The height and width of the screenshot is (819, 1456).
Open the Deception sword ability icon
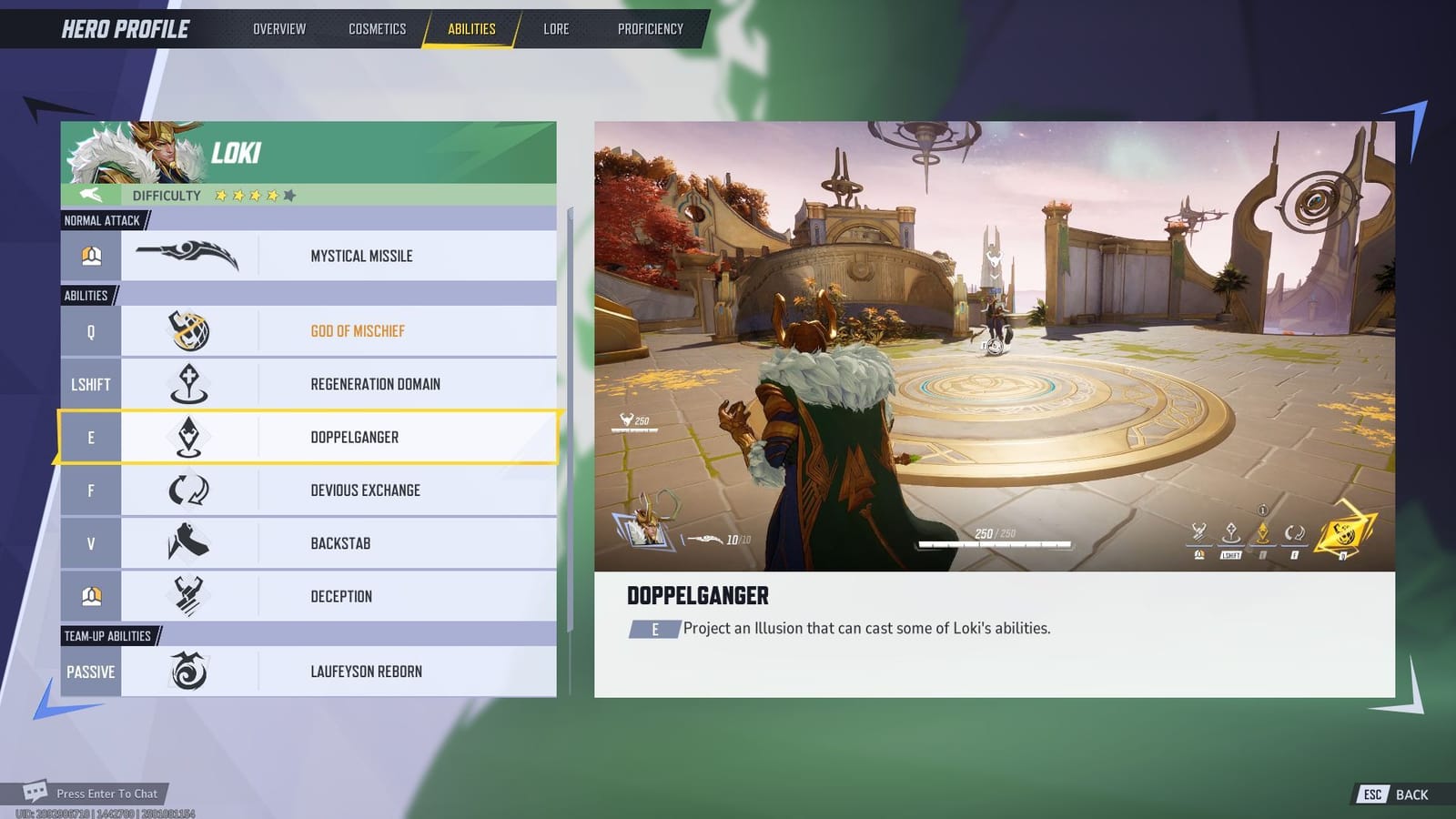point(188,596)
